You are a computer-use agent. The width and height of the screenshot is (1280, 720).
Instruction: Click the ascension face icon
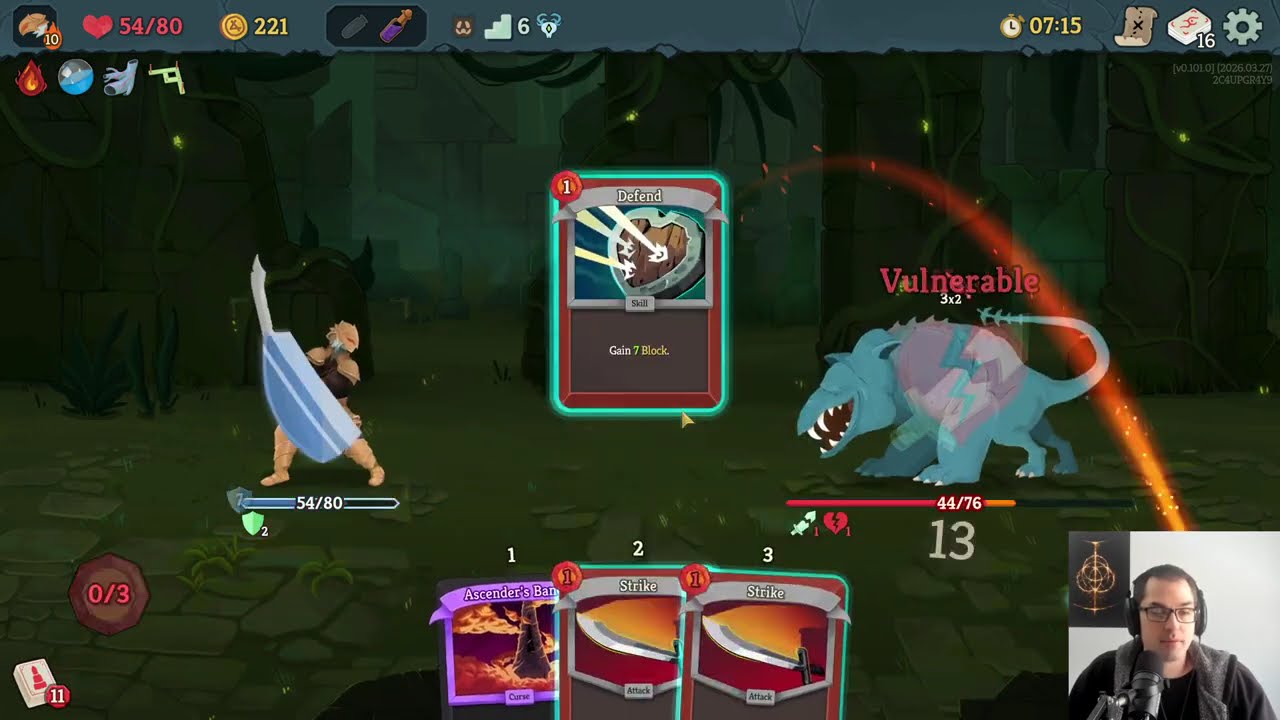click(x=463, y=27)
